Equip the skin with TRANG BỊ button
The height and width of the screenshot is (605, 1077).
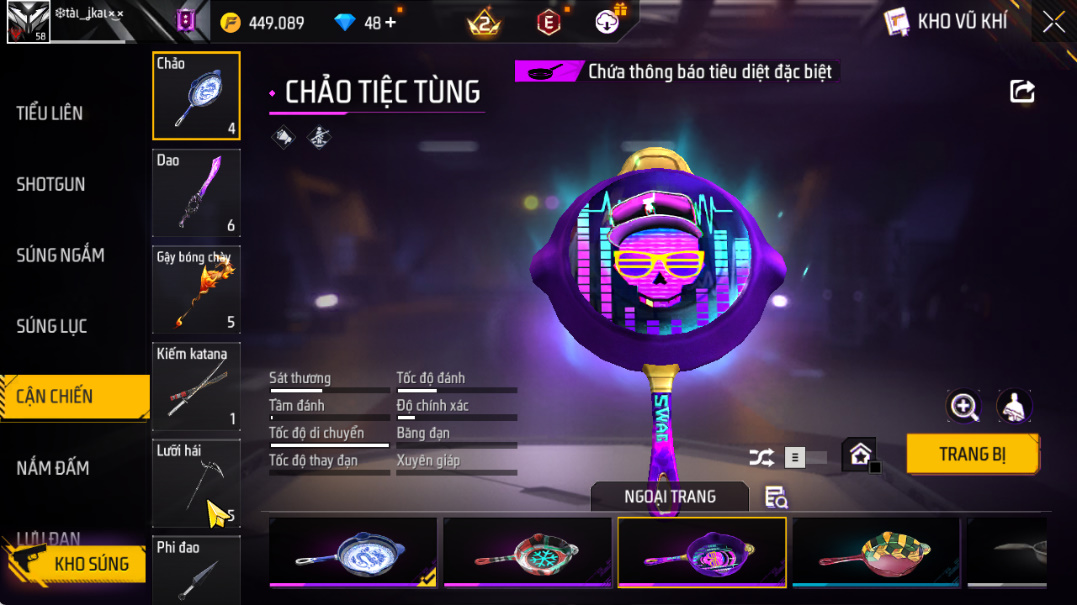click(x=972, y=454)
